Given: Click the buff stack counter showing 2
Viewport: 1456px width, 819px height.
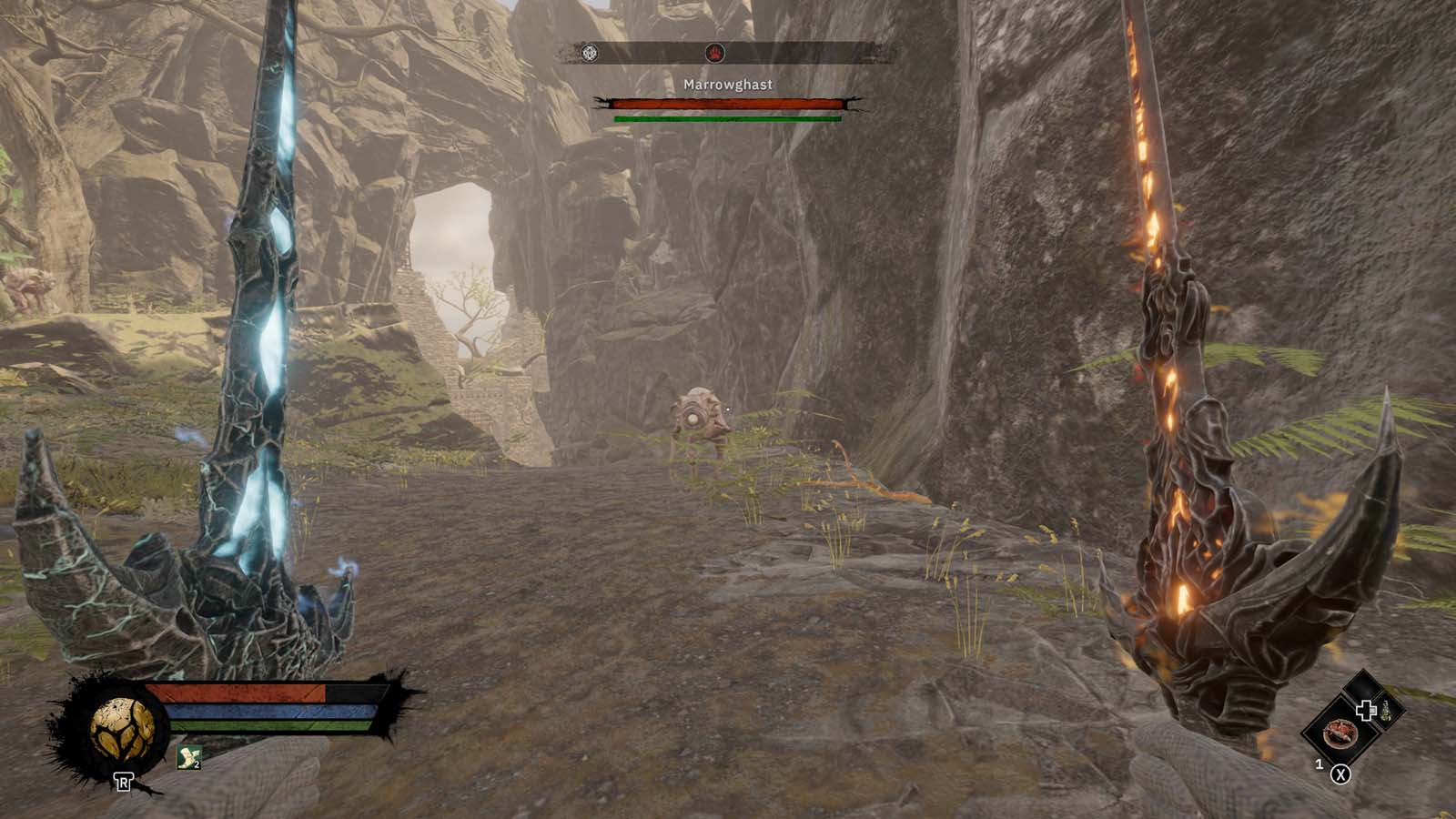Looking at the screenshot, I should (197, 764).
